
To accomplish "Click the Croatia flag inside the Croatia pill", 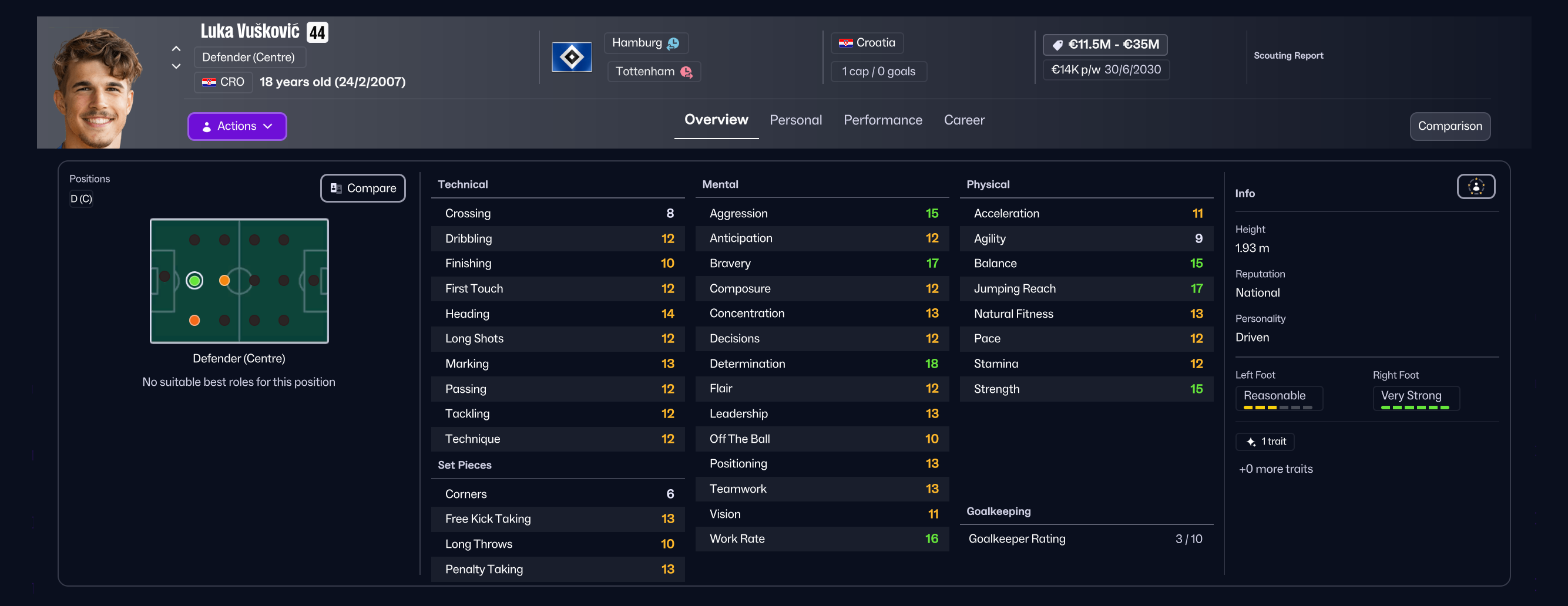I will pyautogui.click(x=845, y=43).
